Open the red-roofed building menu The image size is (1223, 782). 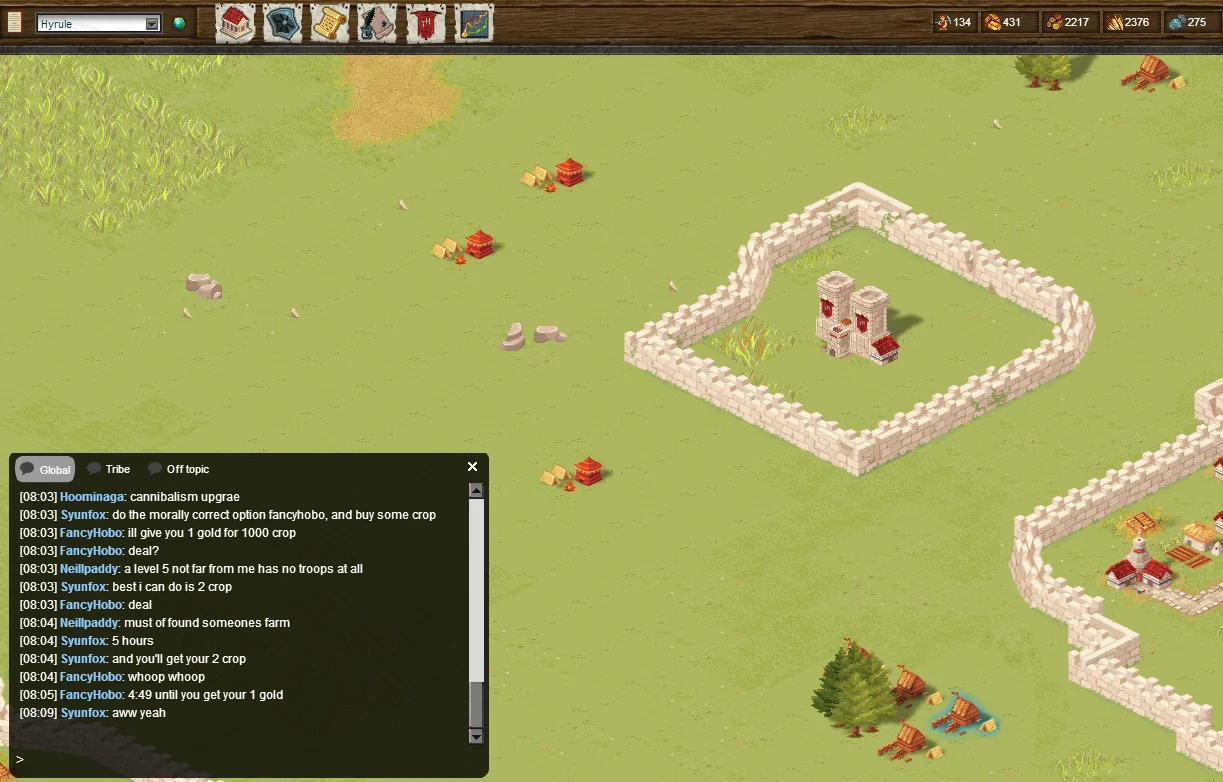click(x=234, y=23)
